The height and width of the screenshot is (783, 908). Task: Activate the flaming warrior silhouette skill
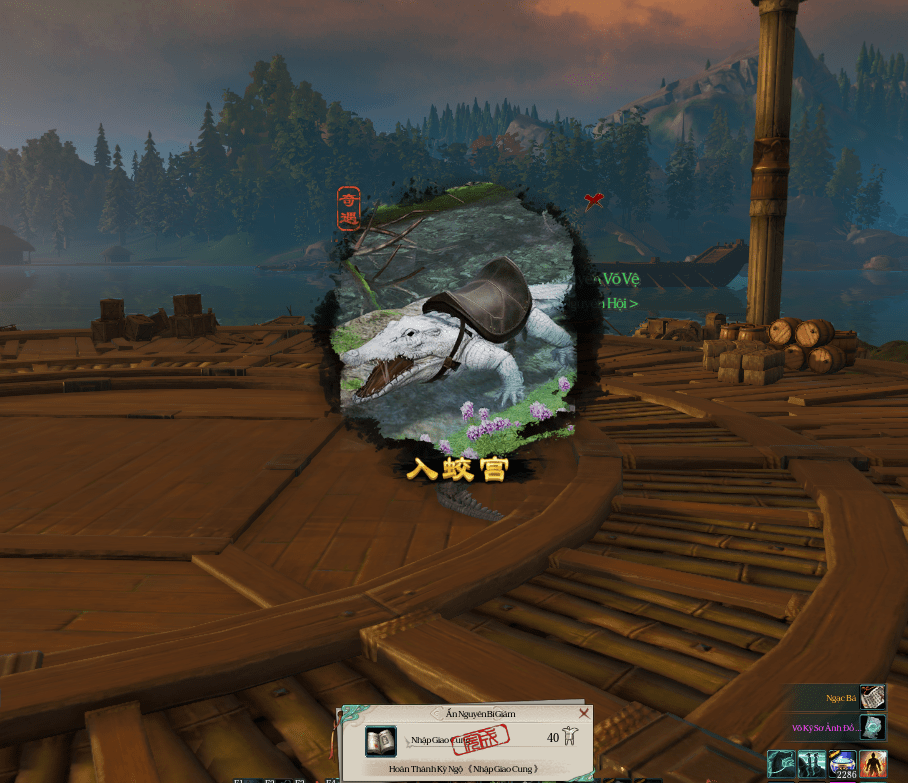click(873, 764)
